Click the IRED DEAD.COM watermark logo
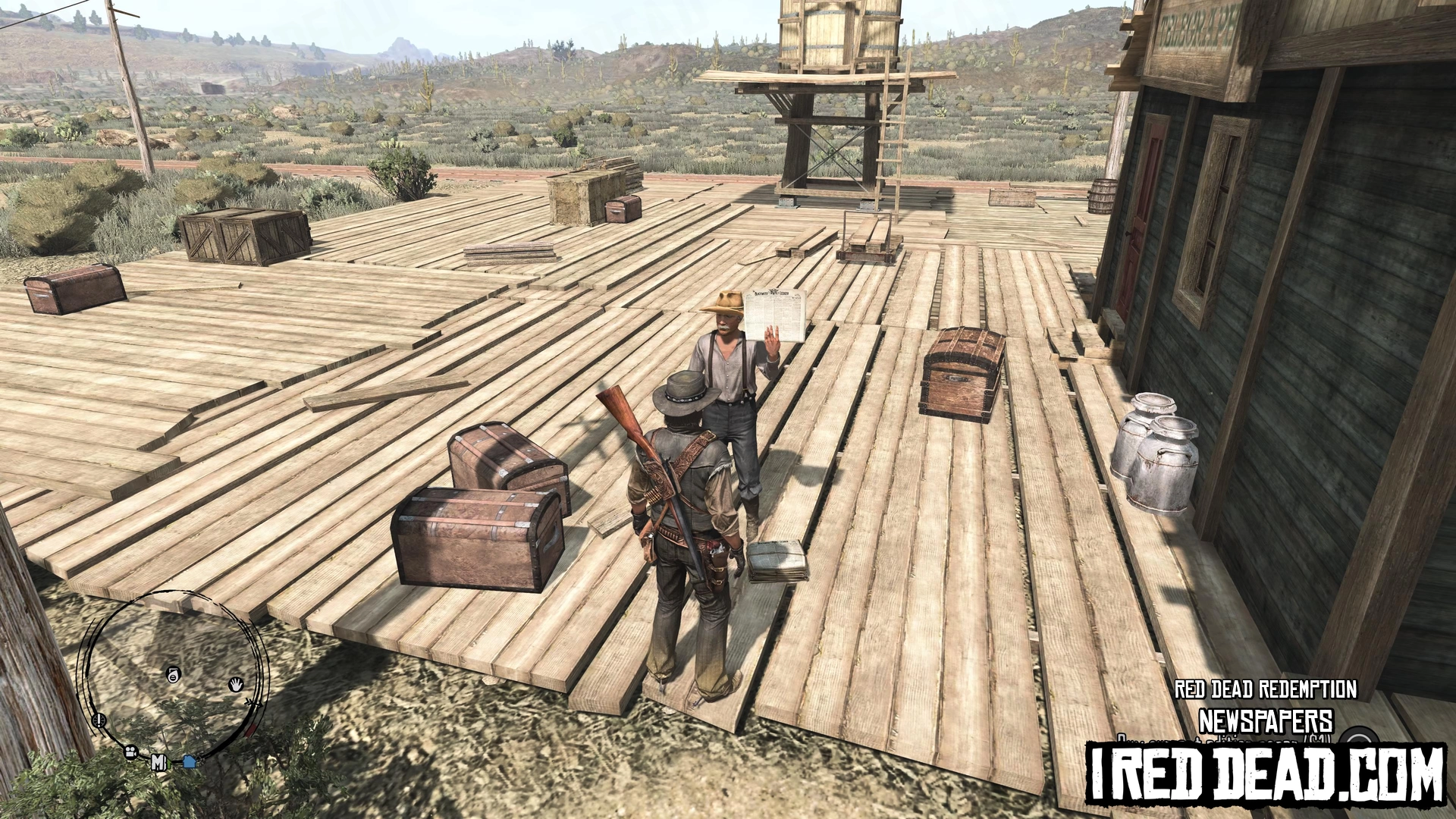This screenshot has width=1456, height=819. (x=1266, y=773)
